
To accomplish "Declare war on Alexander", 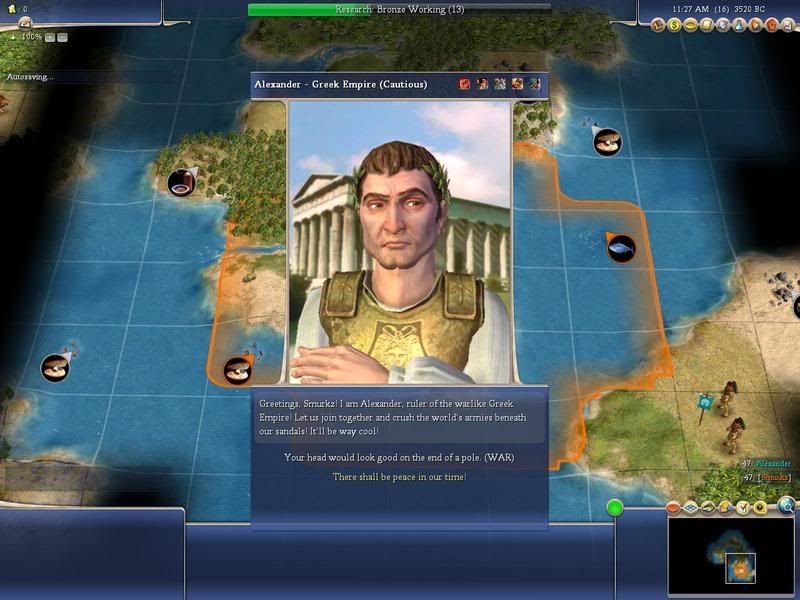I will [399, 458].
